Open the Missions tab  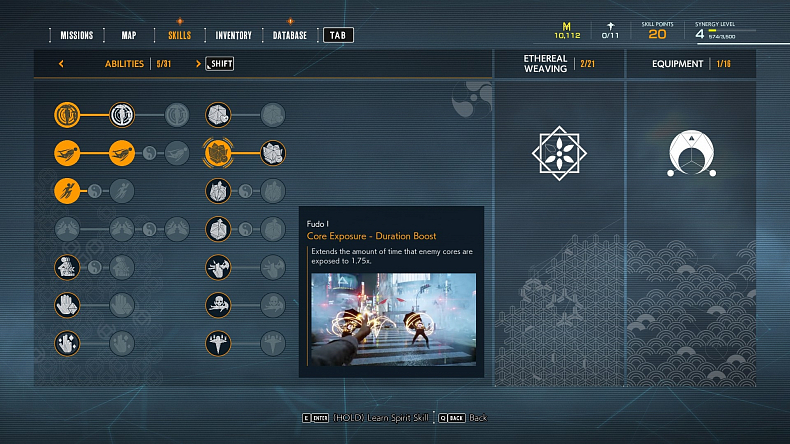(77, 35)
